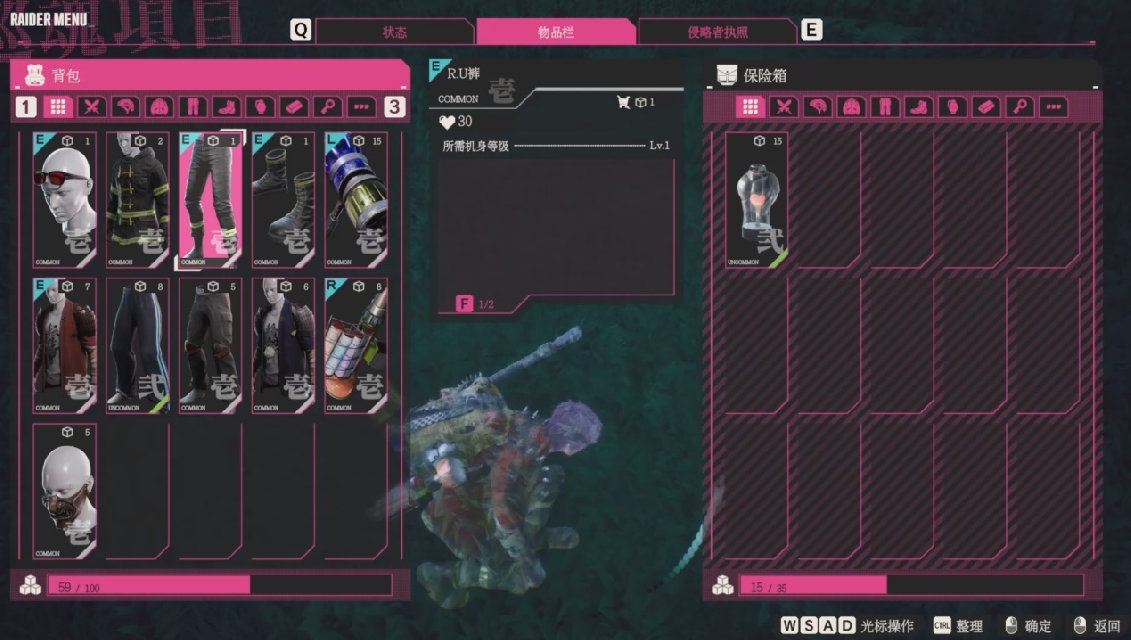Pick the grey cargo pants with knee pads
This screenshot has width=1131, height=640.
coord(210,345)
